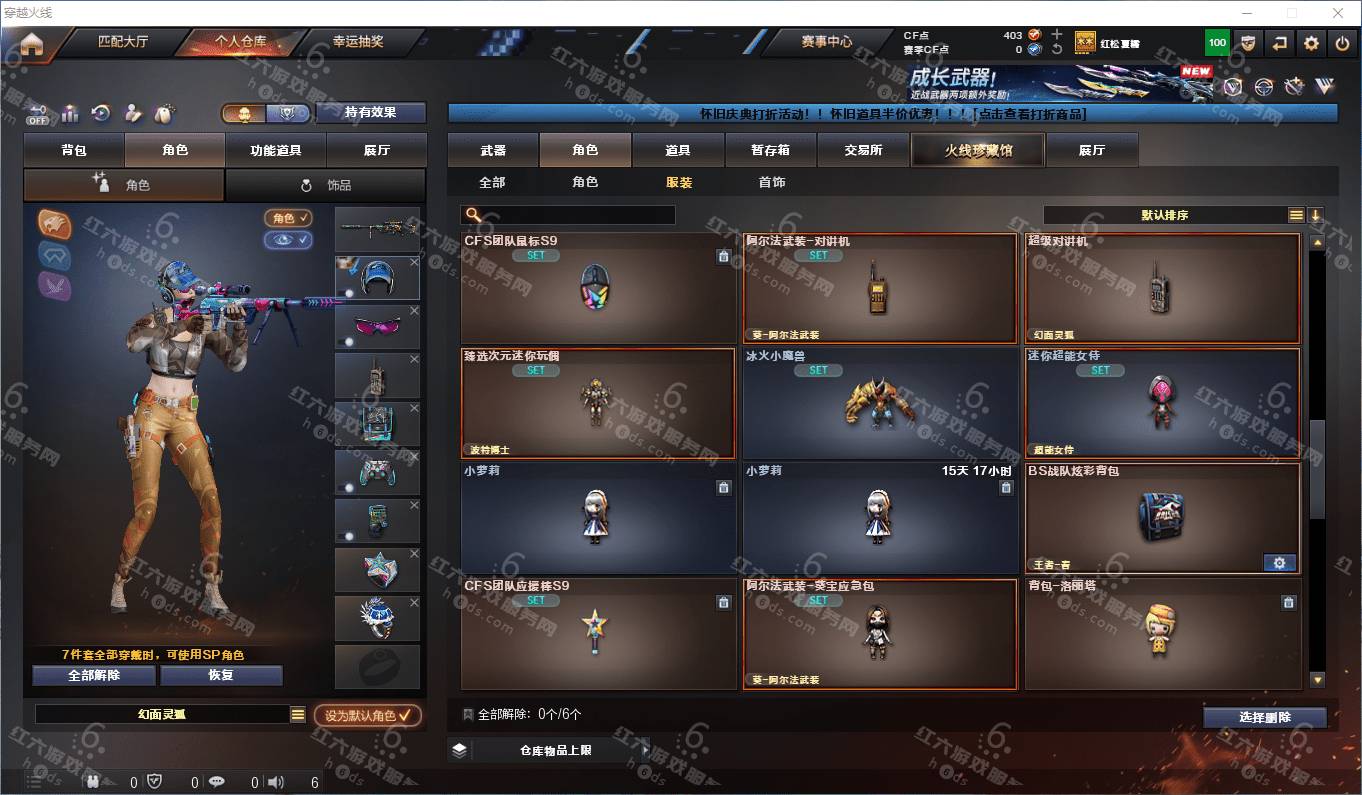Click the 选择删除 delete selection button
The width and height of the screenshot is (1362, 795).
click(x=1264, y=717)
